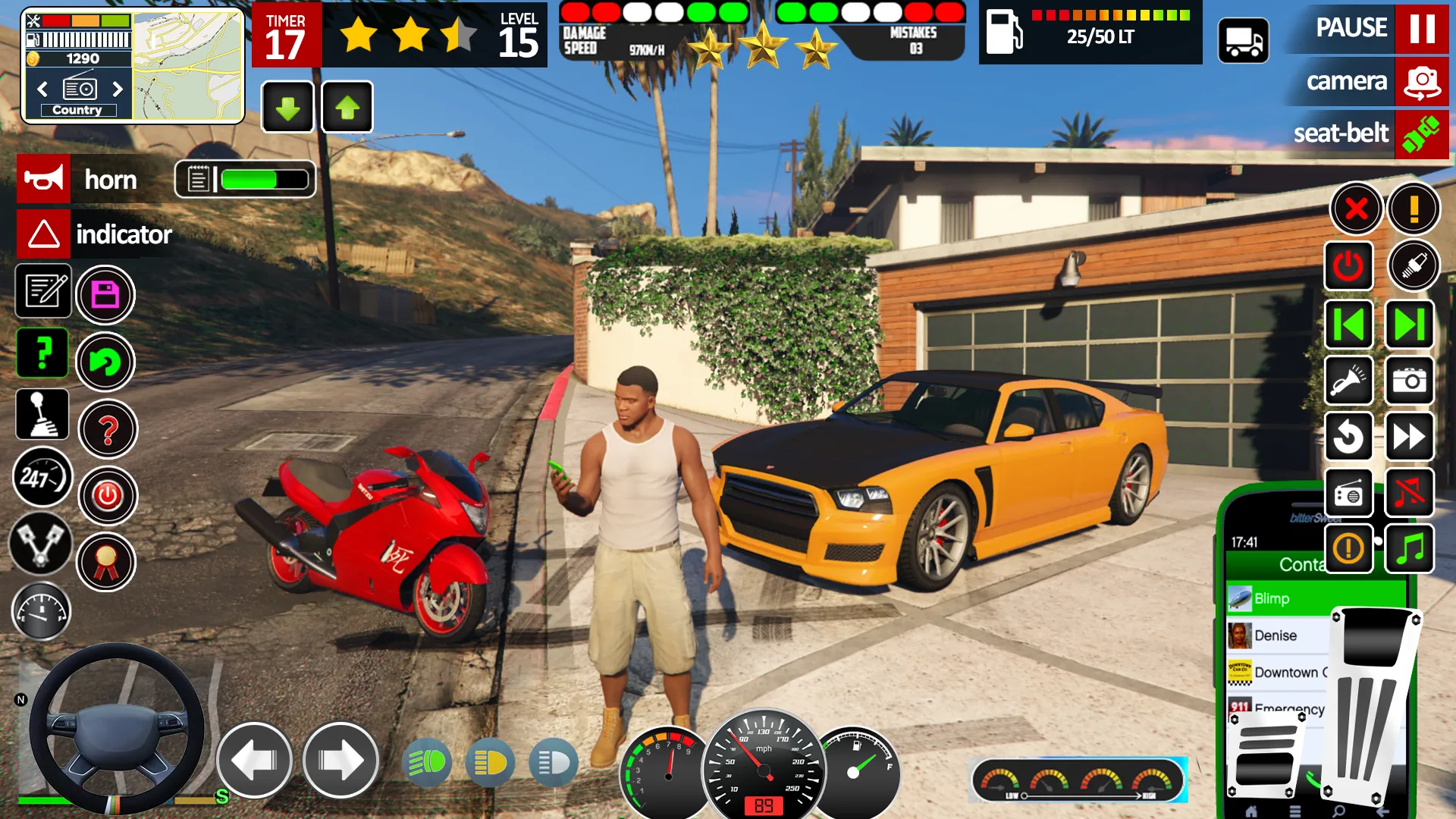Open the radio icon on right panel
1456x819 pixels.
(1349, 493)
